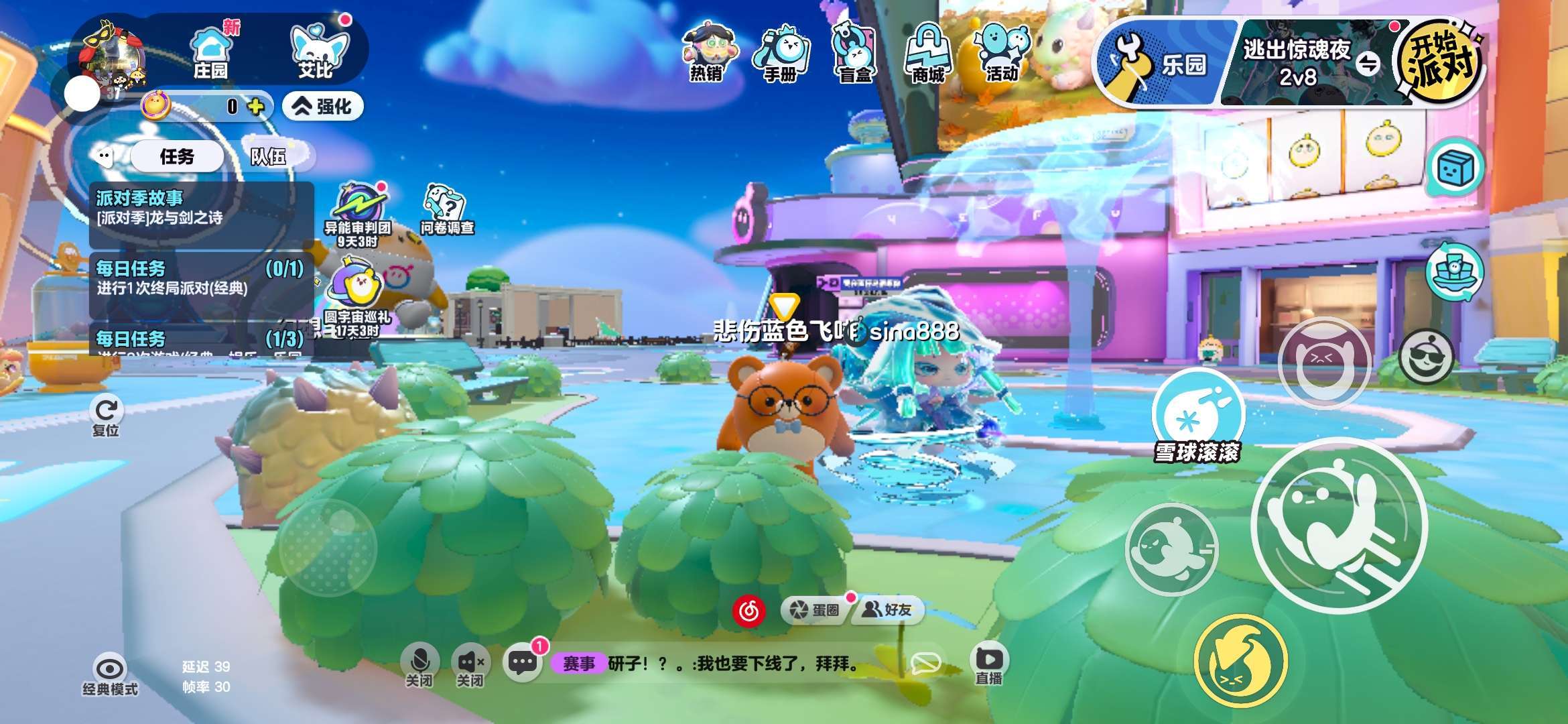Open the 庄园 manor icon
1568x724 pixels.
(x=210, y=52)
